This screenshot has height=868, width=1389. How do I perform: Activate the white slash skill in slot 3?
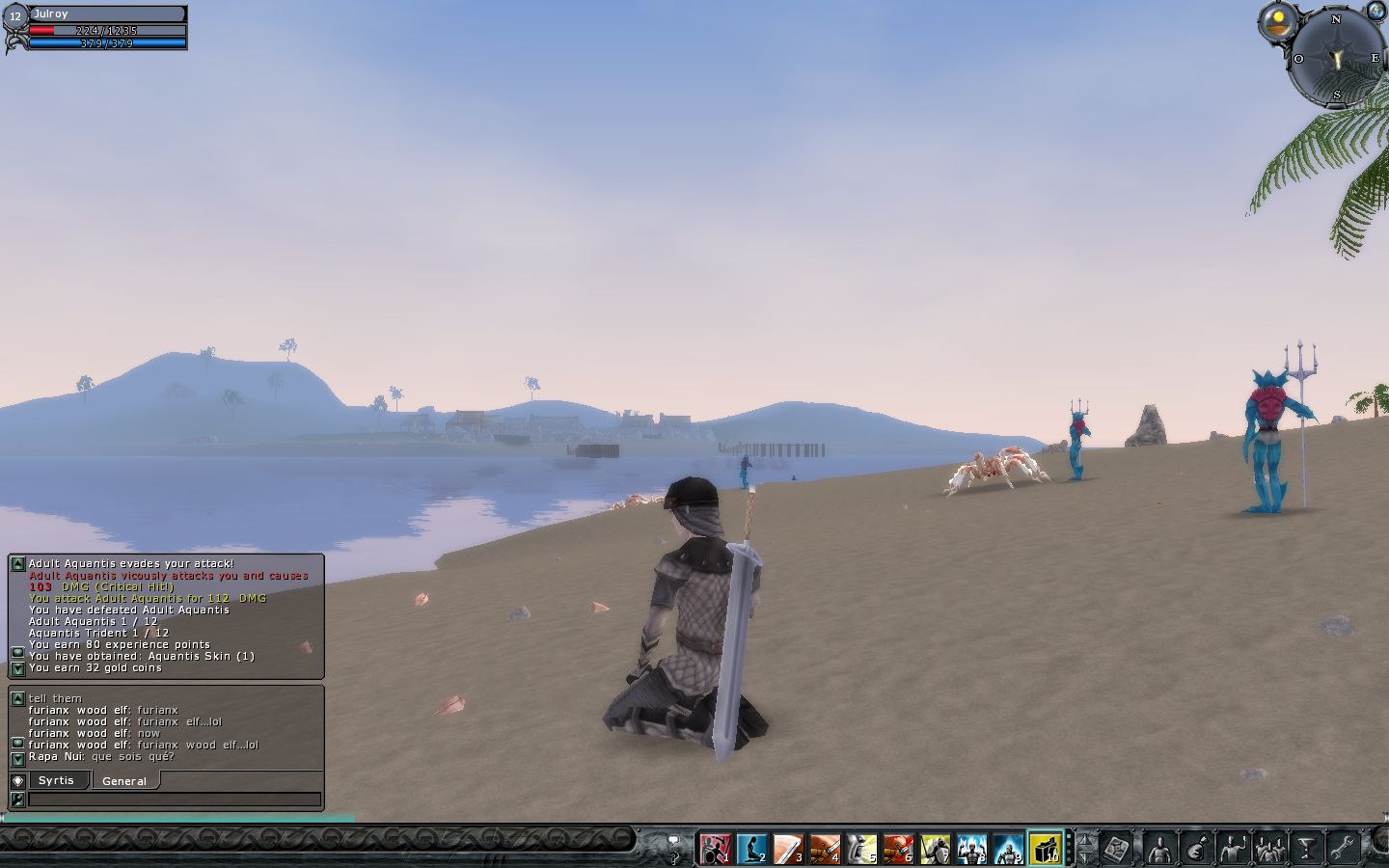(x=788, y=849)
